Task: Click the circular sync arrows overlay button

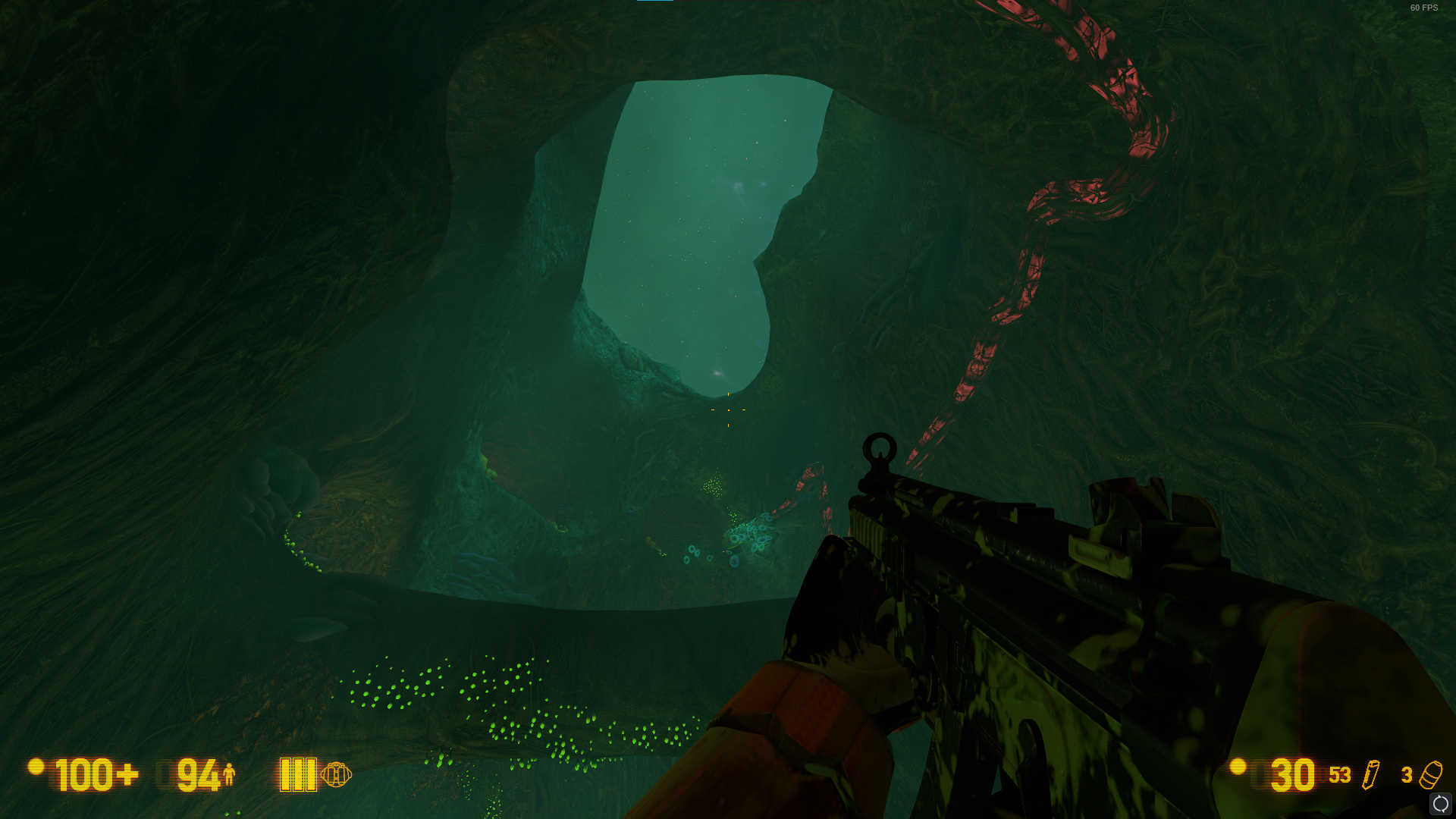Action: tap(1440, 804)
